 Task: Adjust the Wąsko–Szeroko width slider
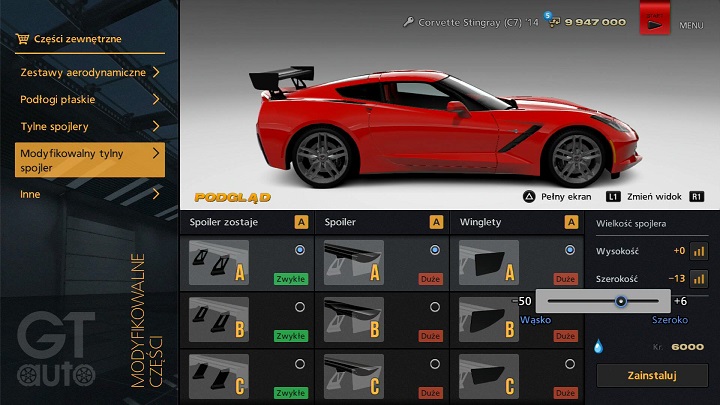point(621,300)
